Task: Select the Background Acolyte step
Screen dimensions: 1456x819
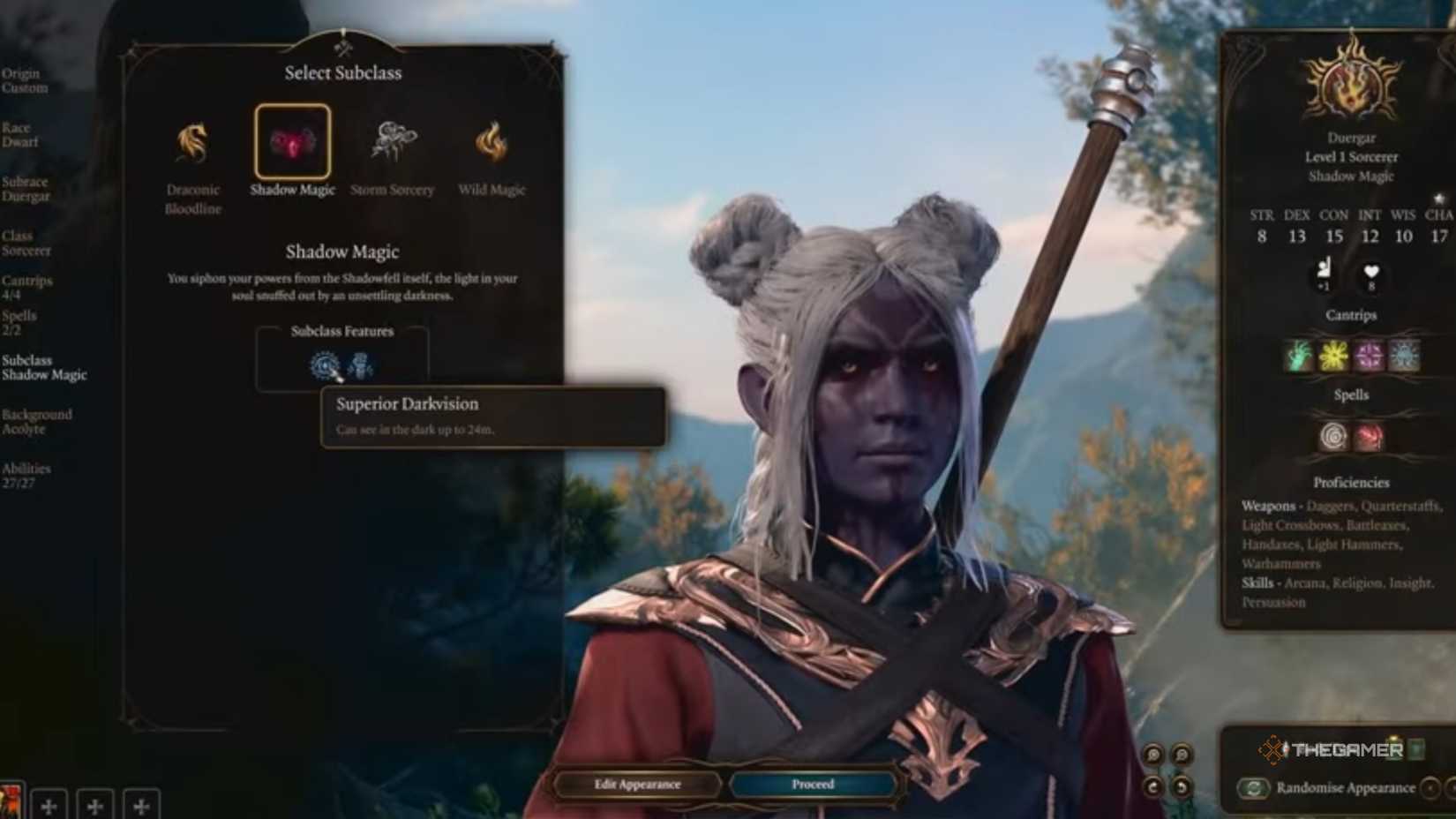Action: tap(37, 421)
